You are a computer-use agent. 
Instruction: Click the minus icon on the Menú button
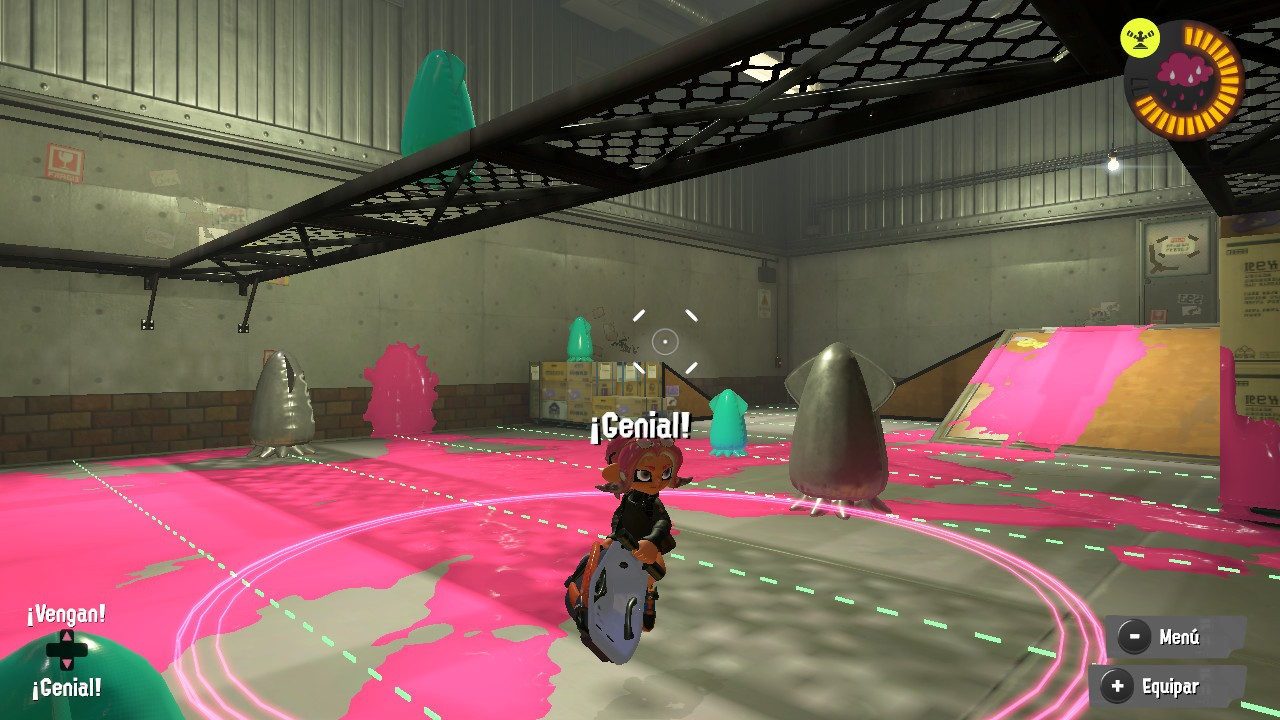click(1134, 636)
